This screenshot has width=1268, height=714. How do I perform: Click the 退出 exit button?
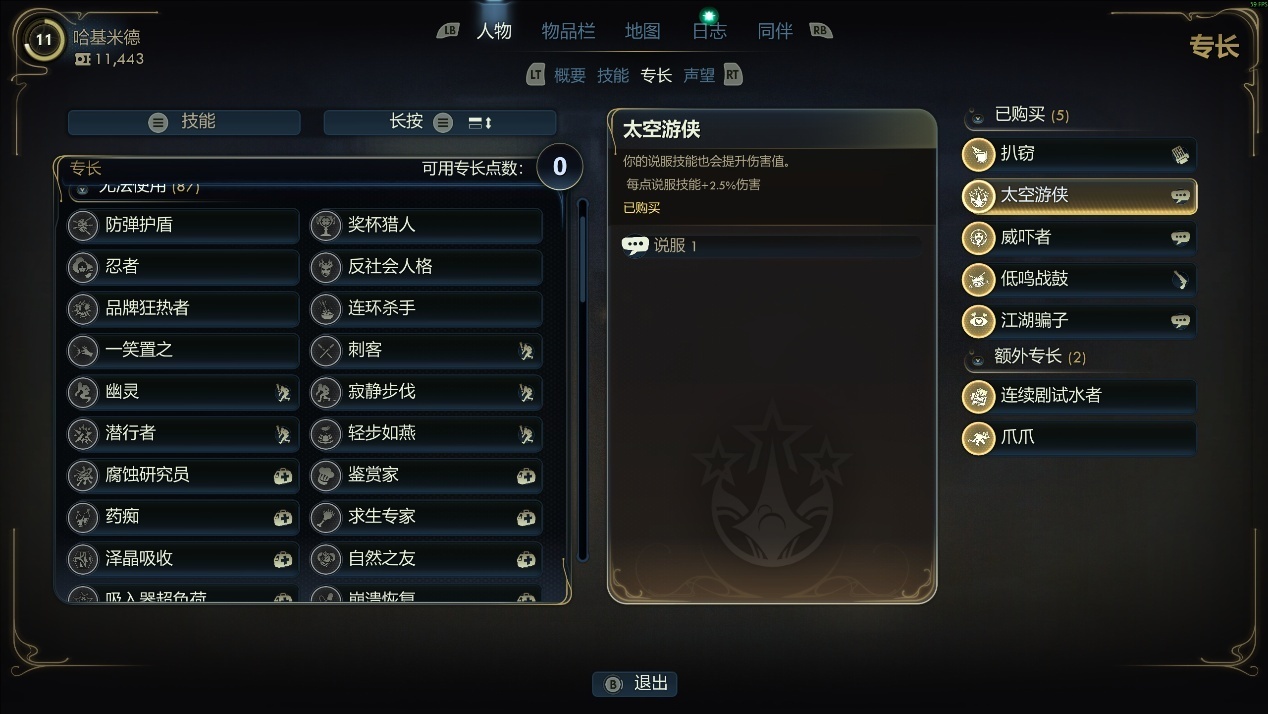pos(636,684)
